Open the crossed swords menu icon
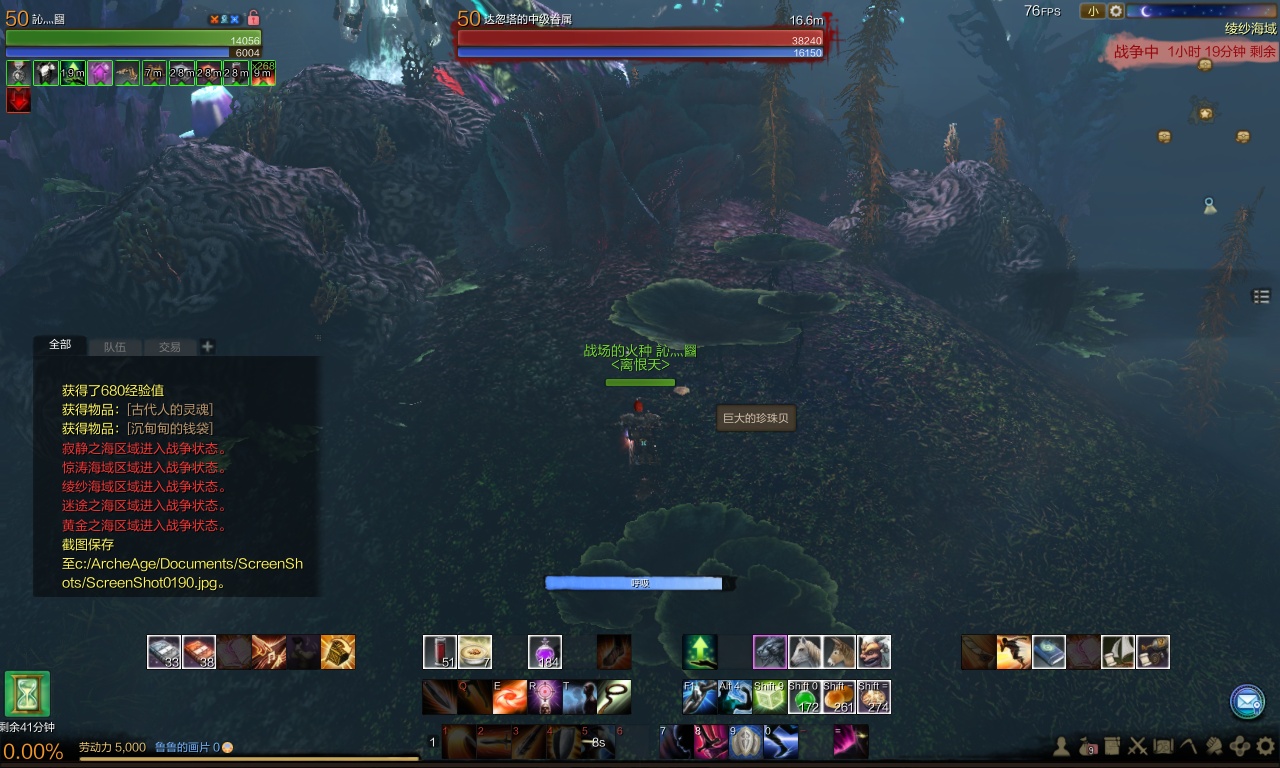 click(1137, 746)
